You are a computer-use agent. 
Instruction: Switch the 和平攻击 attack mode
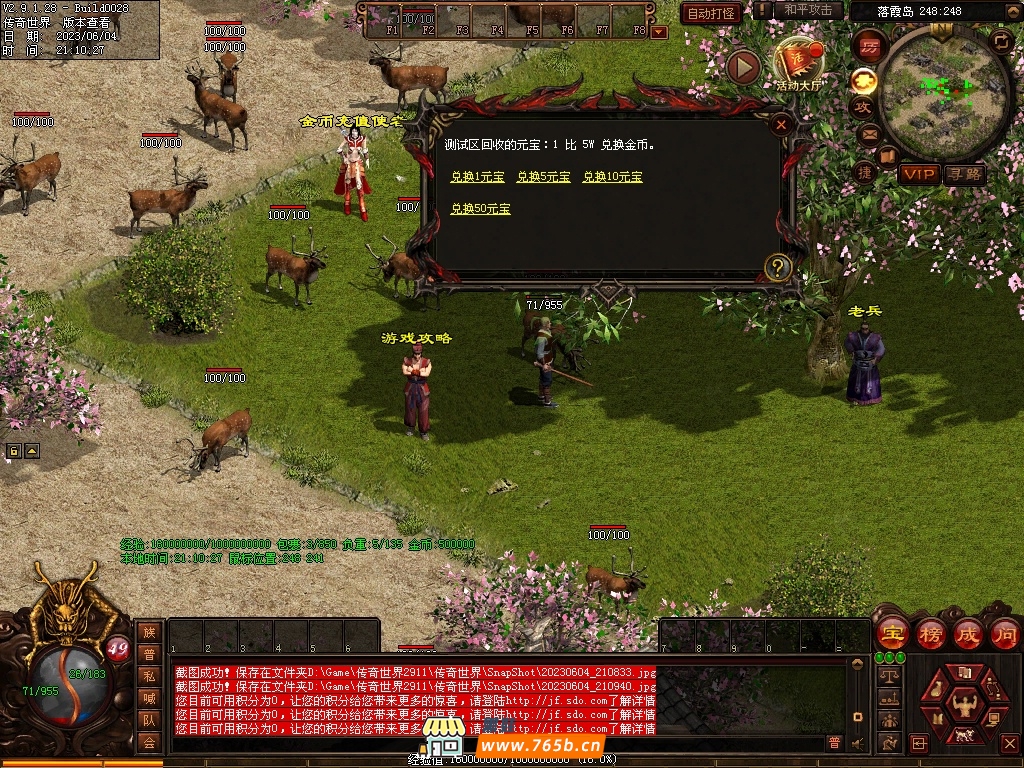[808, 10]
